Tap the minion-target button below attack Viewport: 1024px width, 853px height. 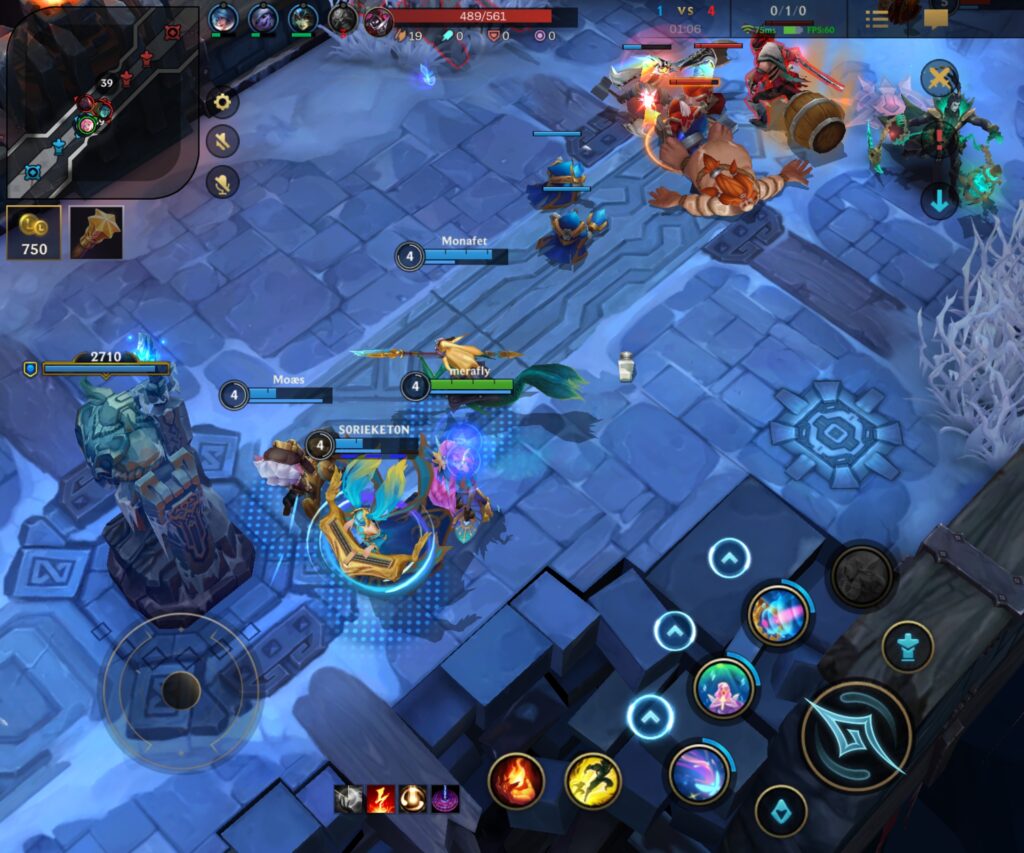point(780,809)
